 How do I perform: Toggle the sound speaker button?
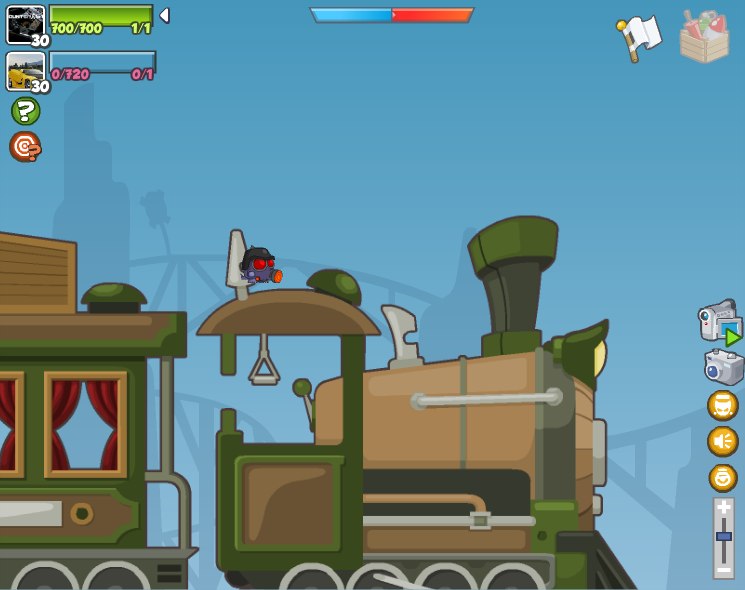(x=722, y=441)
